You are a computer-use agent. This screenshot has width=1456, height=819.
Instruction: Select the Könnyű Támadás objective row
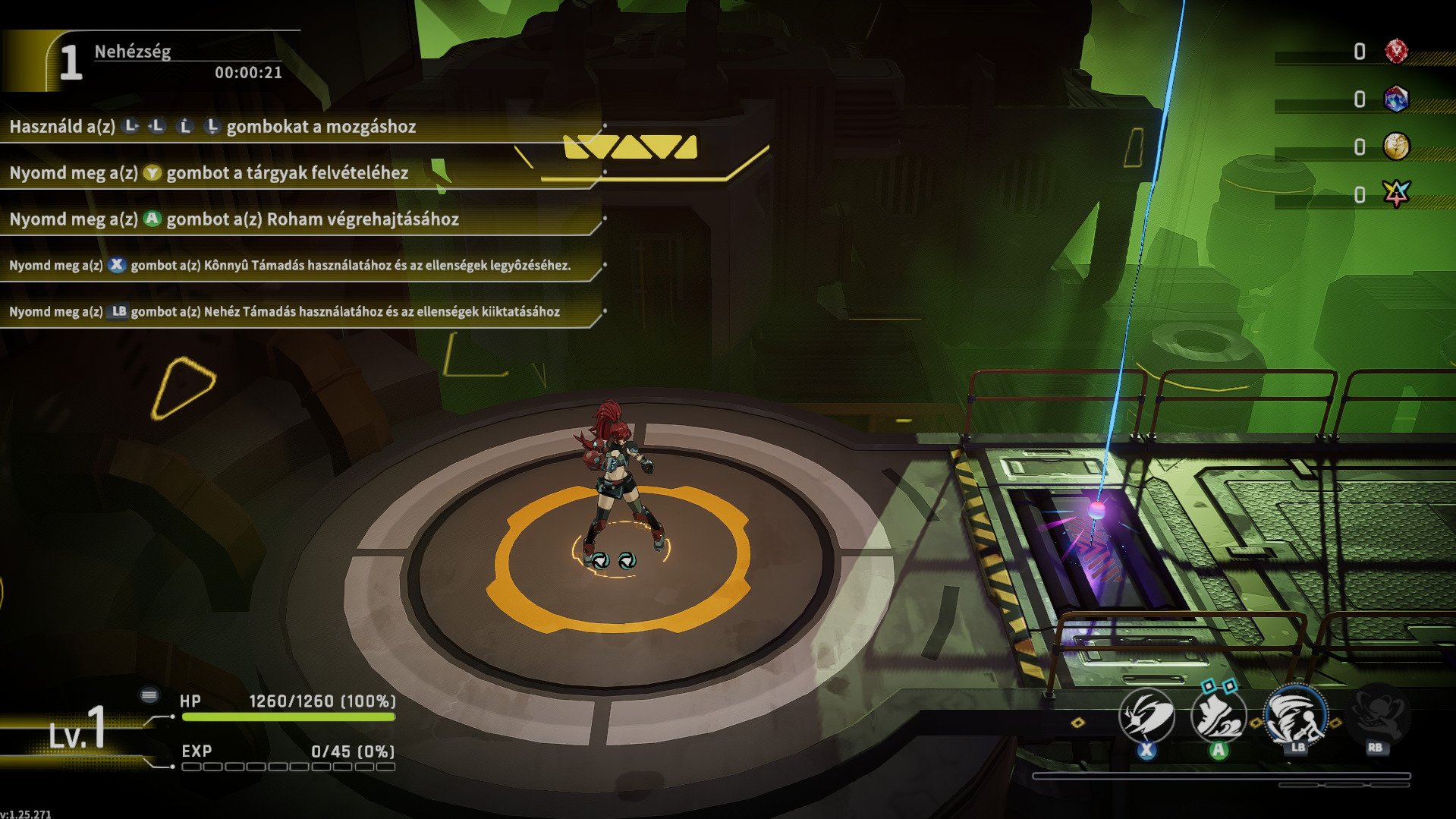pos(296,266)
